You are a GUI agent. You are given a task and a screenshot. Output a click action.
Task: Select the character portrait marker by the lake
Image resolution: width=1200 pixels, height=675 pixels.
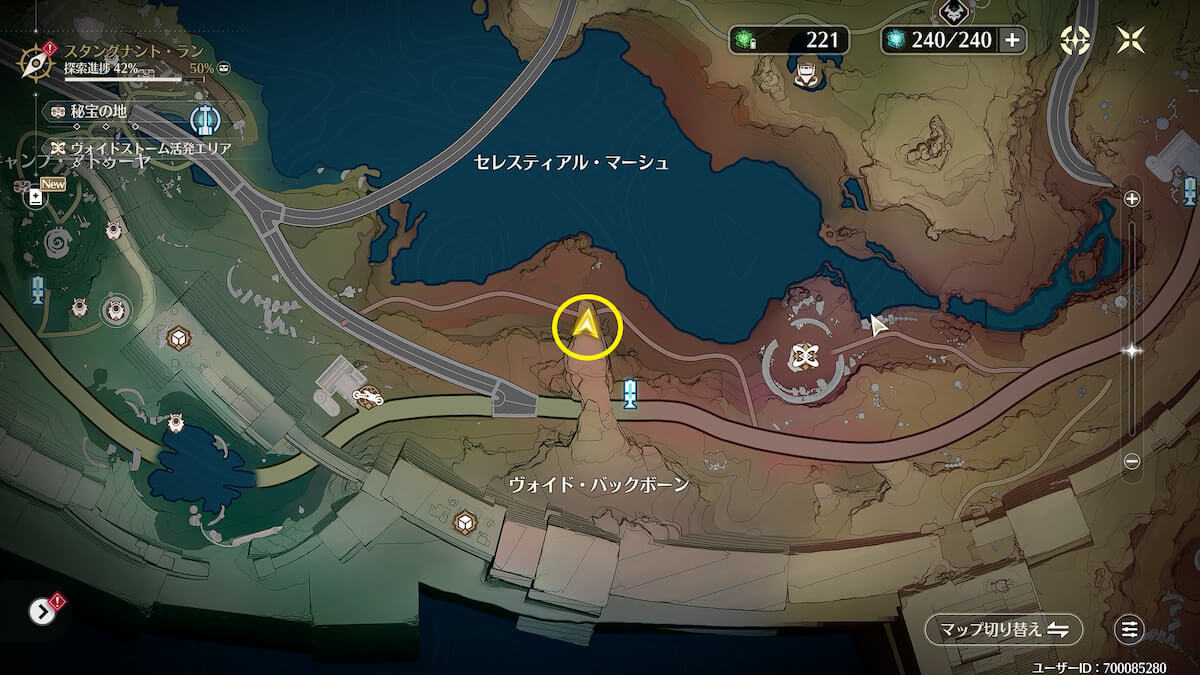point(807,74)
